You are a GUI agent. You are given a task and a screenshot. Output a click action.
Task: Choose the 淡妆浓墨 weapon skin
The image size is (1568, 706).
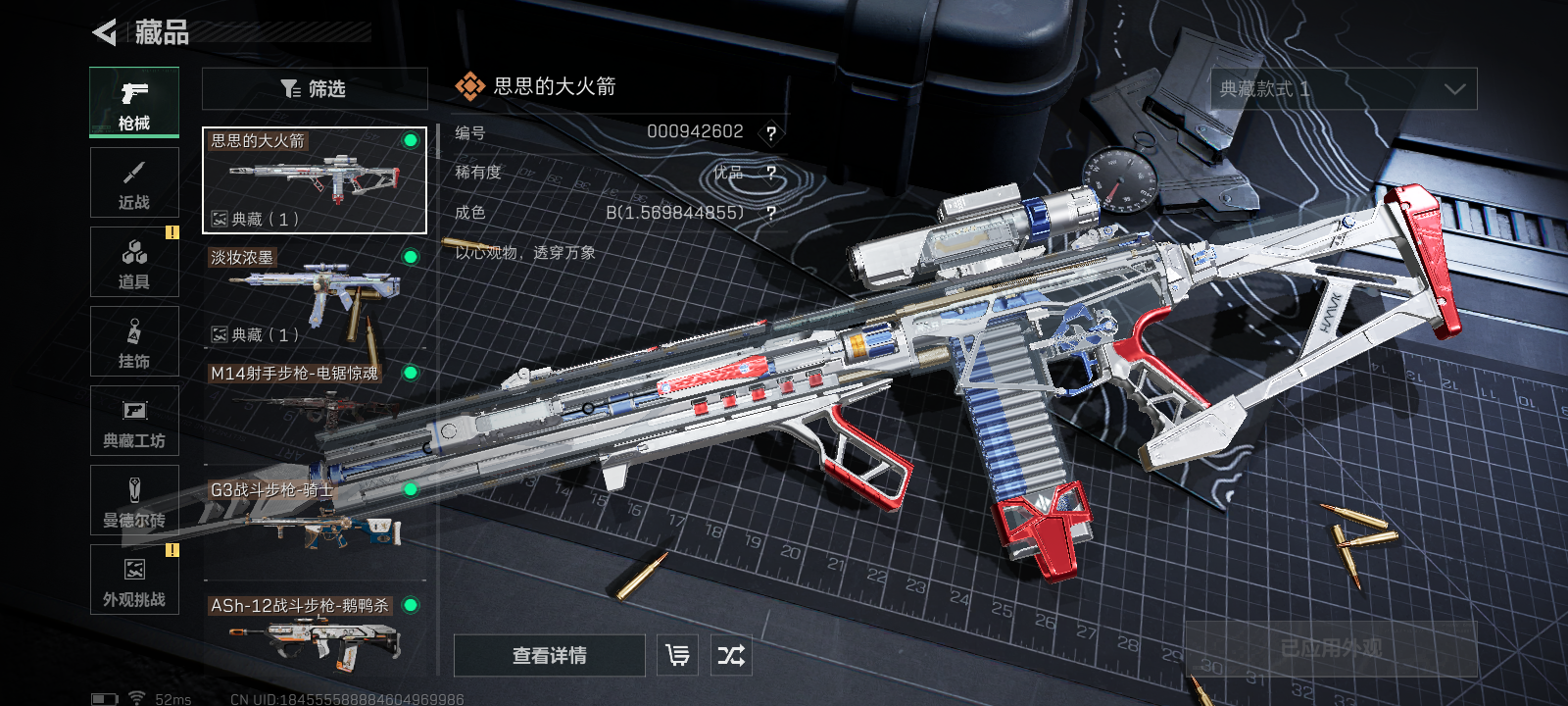315,296
